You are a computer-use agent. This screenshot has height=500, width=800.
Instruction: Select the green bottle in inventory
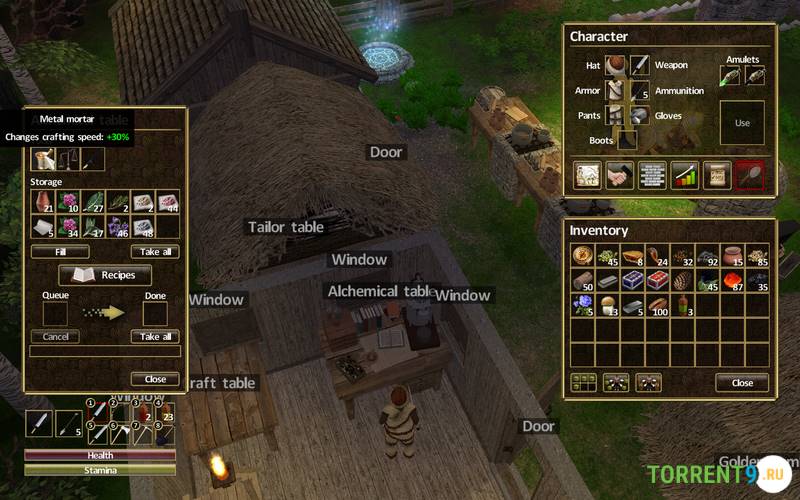click(683, 305)
